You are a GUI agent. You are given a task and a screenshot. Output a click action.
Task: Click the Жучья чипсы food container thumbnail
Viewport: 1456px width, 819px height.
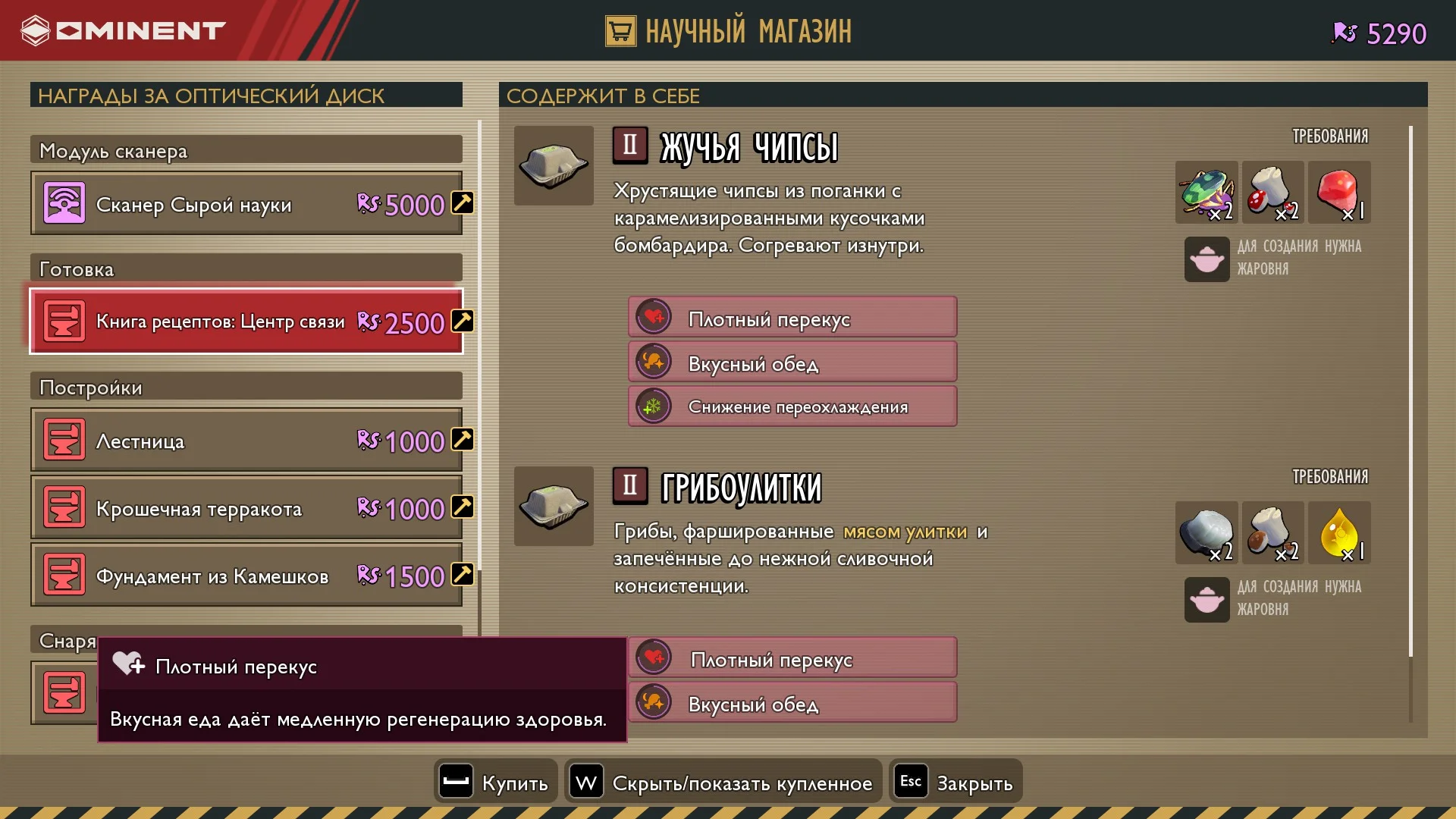click(x=554, y=166)
